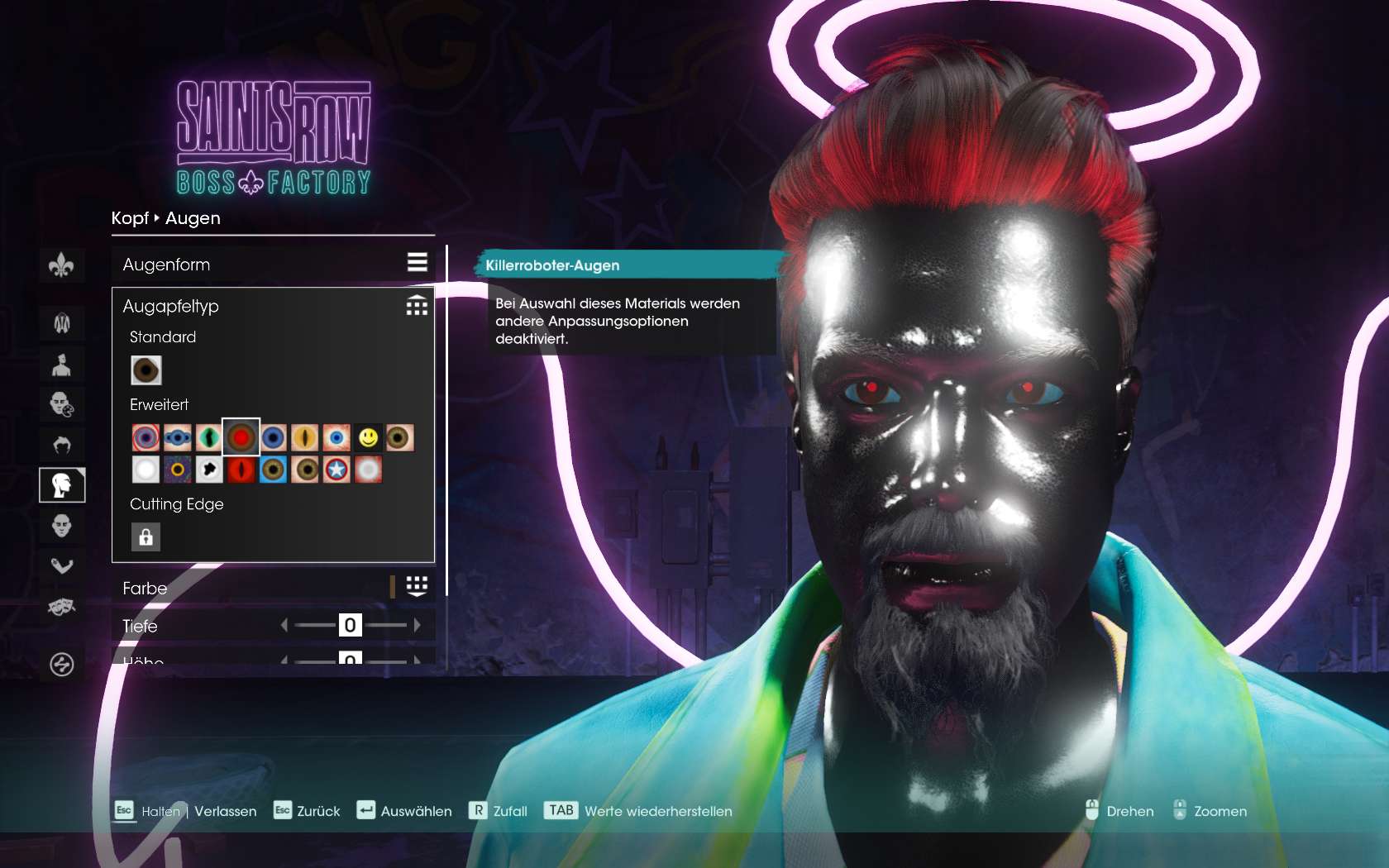This screenshot has width=1389, height=868.
Task: Pick the yellow ring on purple eyeball
Action: coord(177,470)
